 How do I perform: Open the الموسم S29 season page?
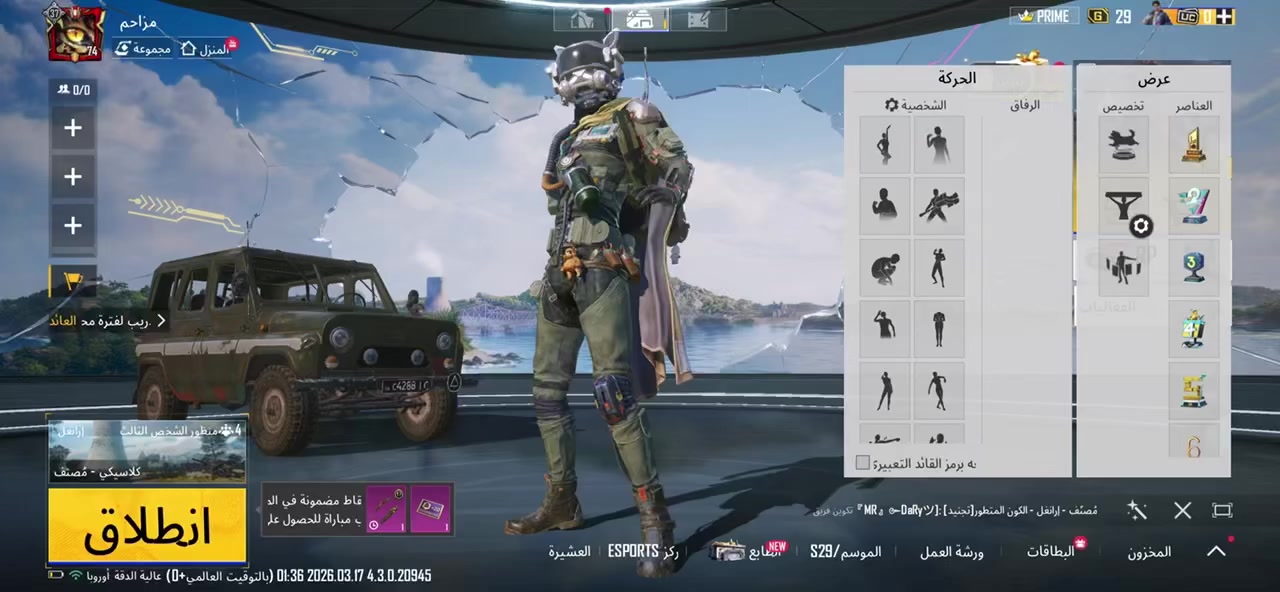(x=845, y=551)
